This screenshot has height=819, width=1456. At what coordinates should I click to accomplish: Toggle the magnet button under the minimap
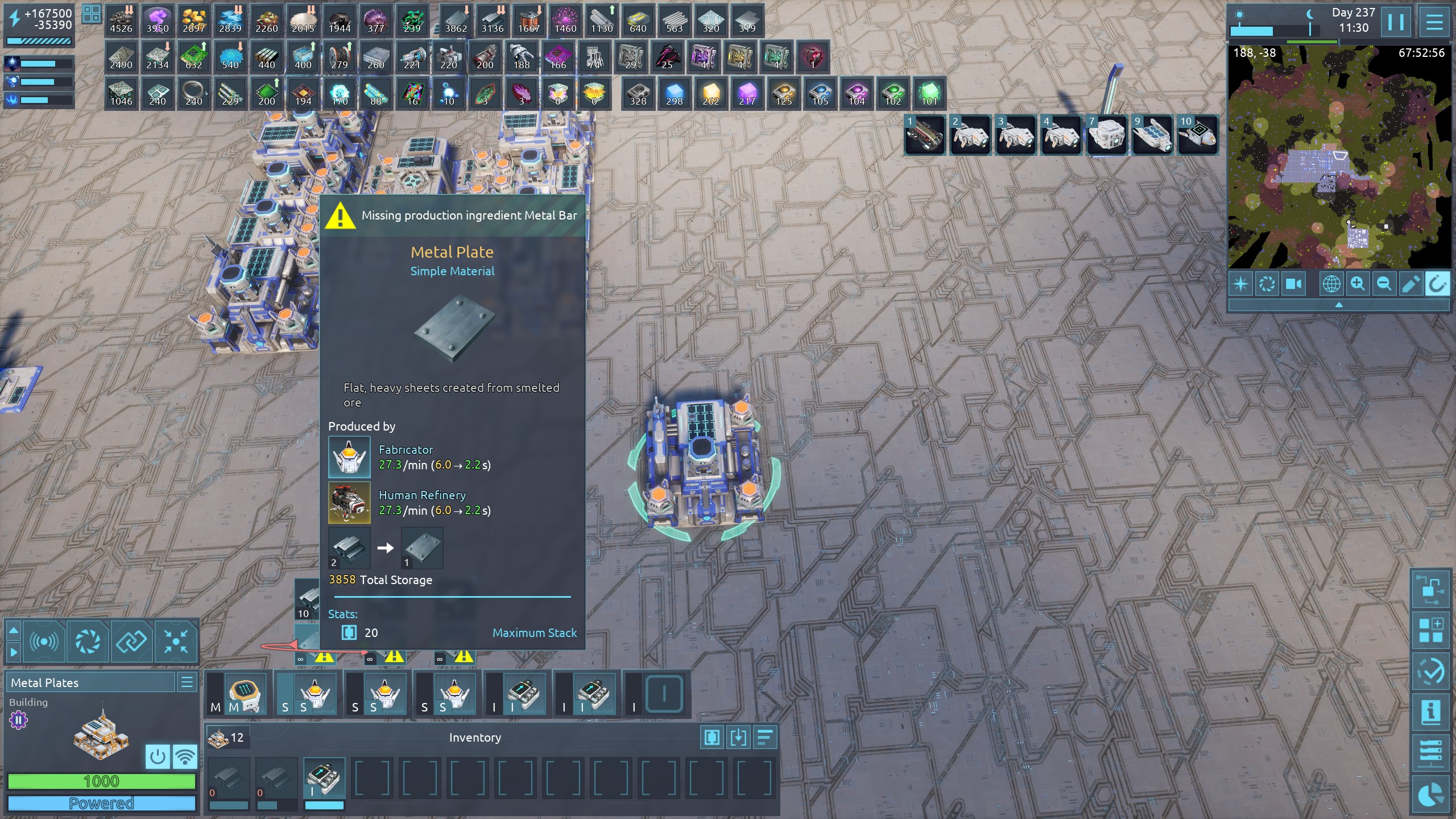pyautogui.click(x=1437, y=284)
